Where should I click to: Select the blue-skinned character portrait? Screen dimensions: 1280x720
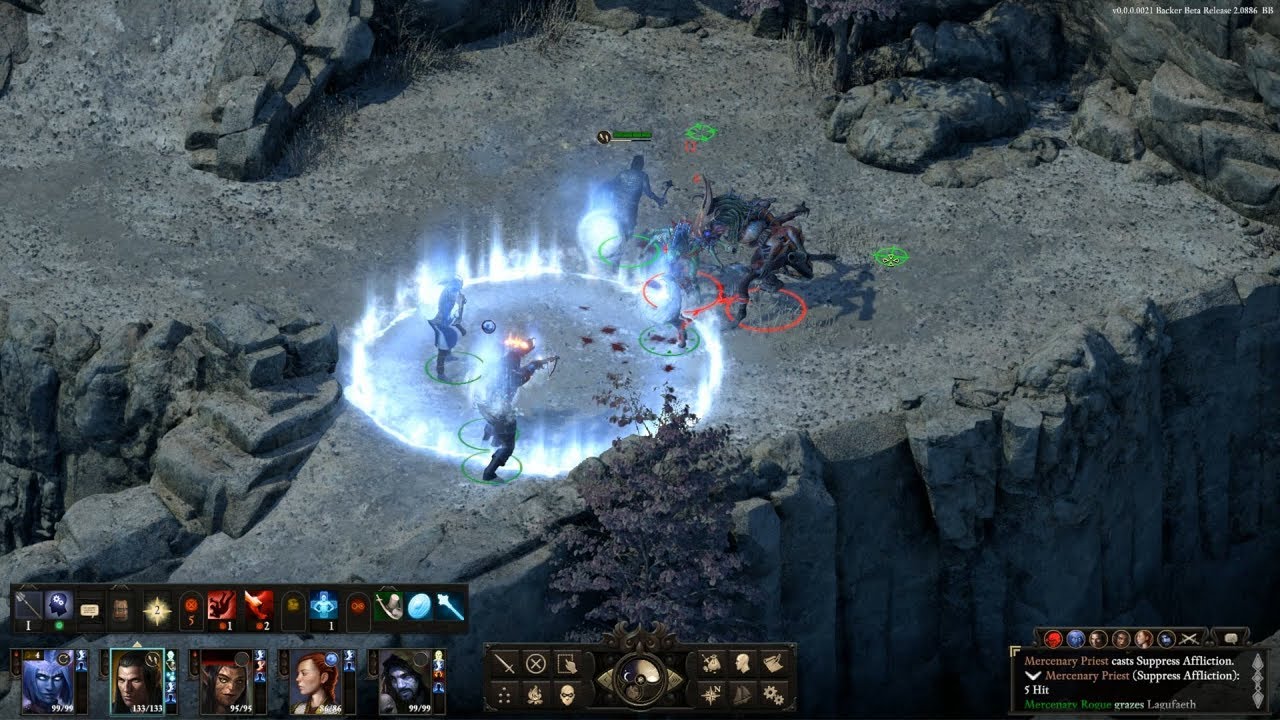[x=46, y=681]
